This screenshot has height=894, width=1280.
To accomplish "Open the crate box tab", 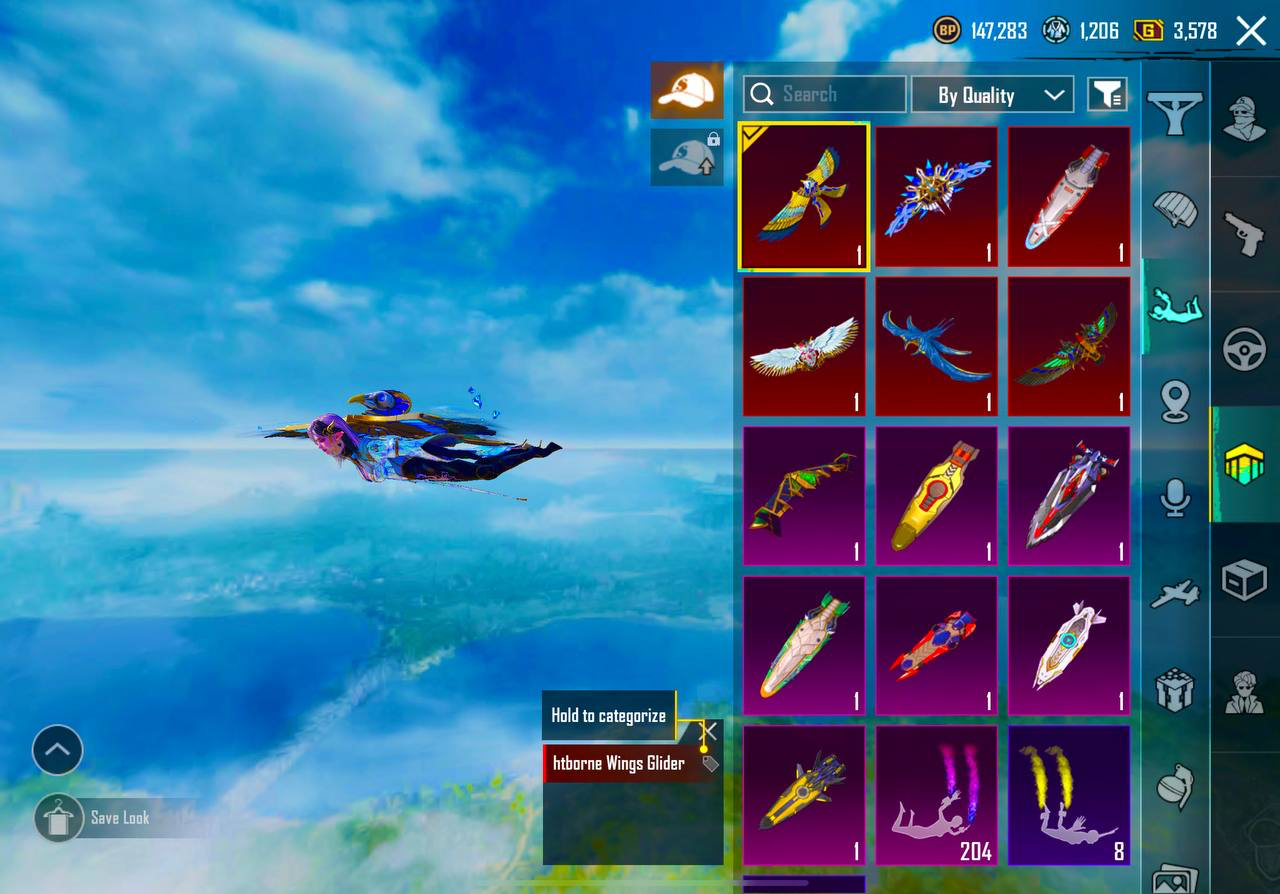I will pos(1245,580).
